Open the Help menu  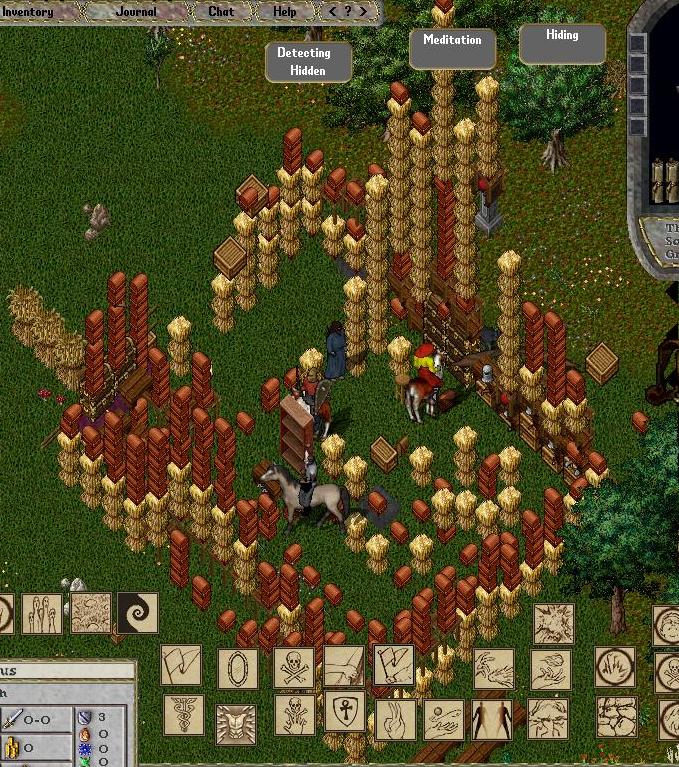tap(285, 12)
